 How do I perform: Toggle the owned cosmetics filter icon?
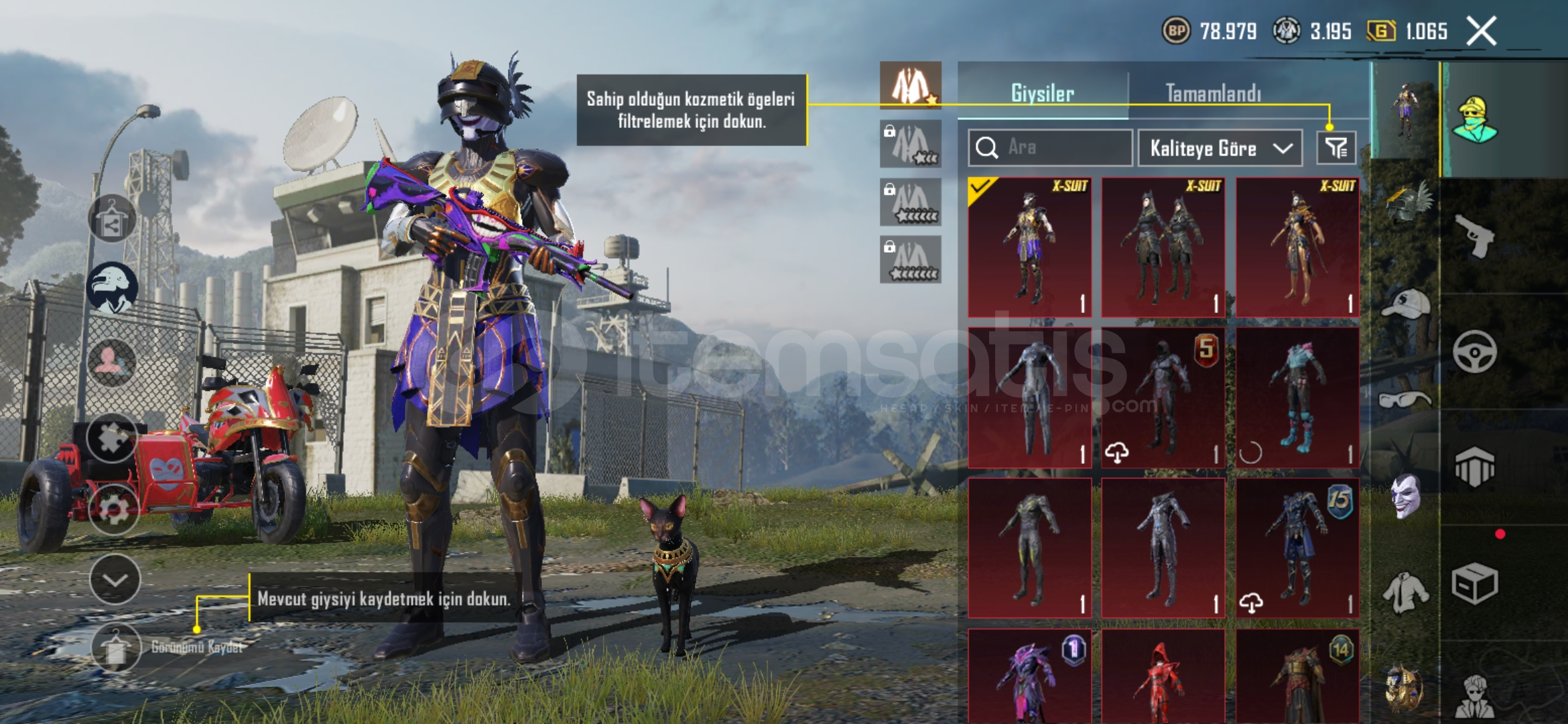coord(1336,148)
